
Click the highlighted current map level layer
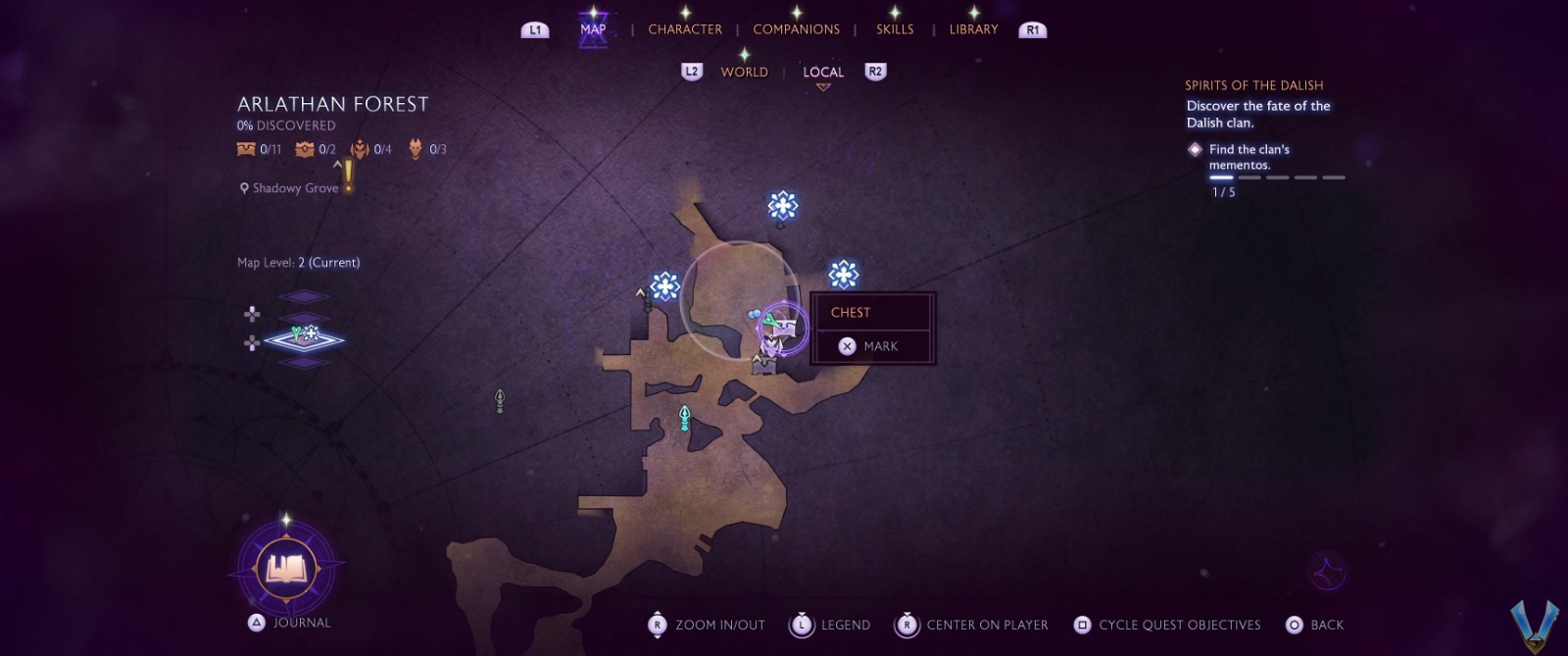coord(305,339)
